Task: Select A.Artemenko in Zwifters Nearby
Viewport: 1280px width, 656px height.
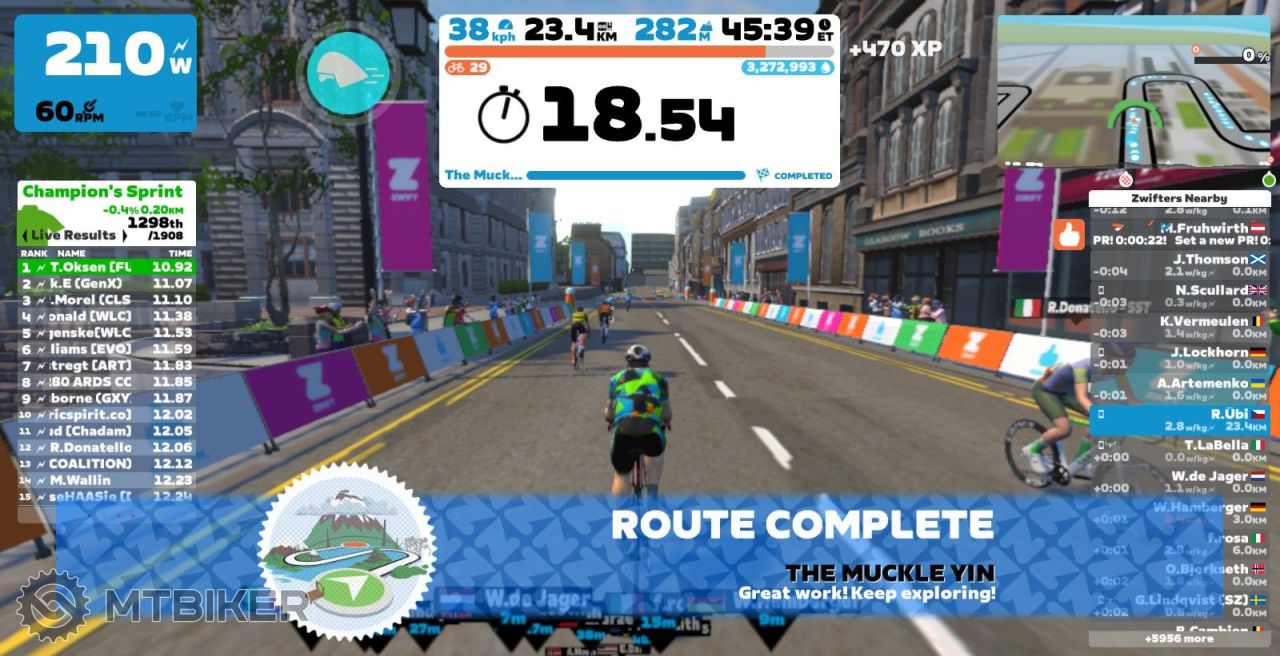Action: [x=1178, y=389]
